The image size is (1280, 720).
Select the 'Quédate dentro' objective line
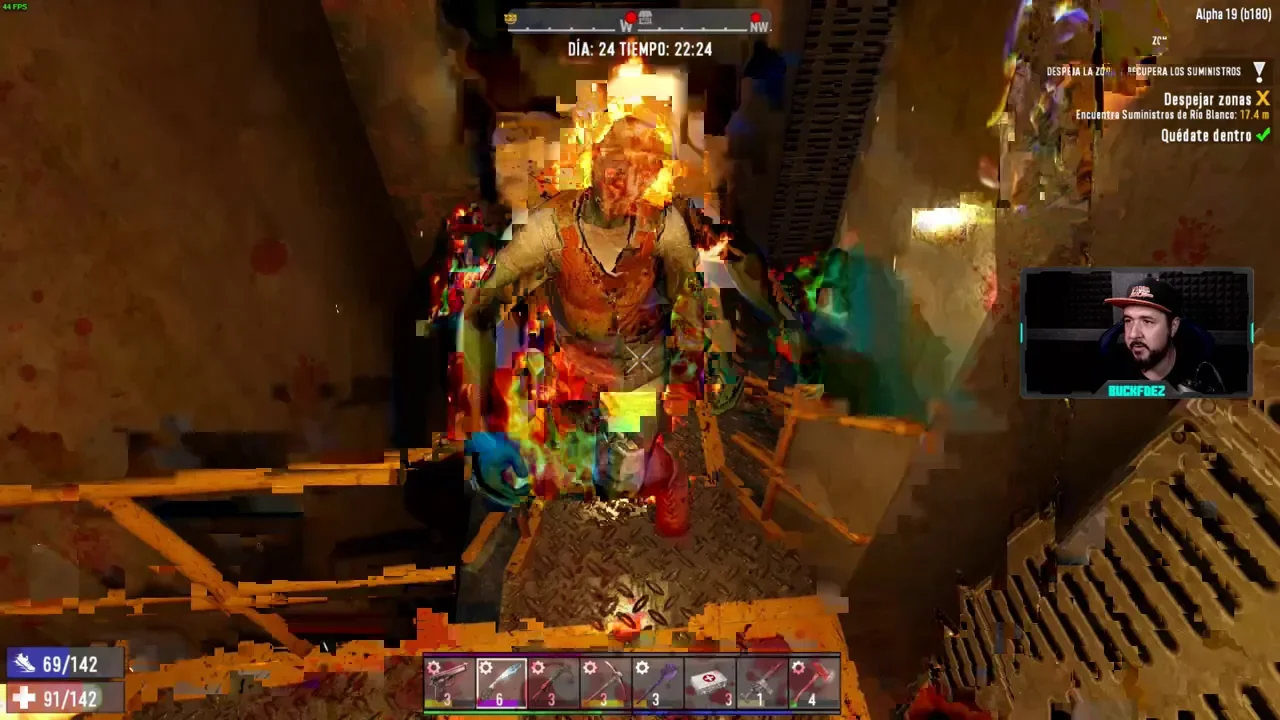(1205, 136)
